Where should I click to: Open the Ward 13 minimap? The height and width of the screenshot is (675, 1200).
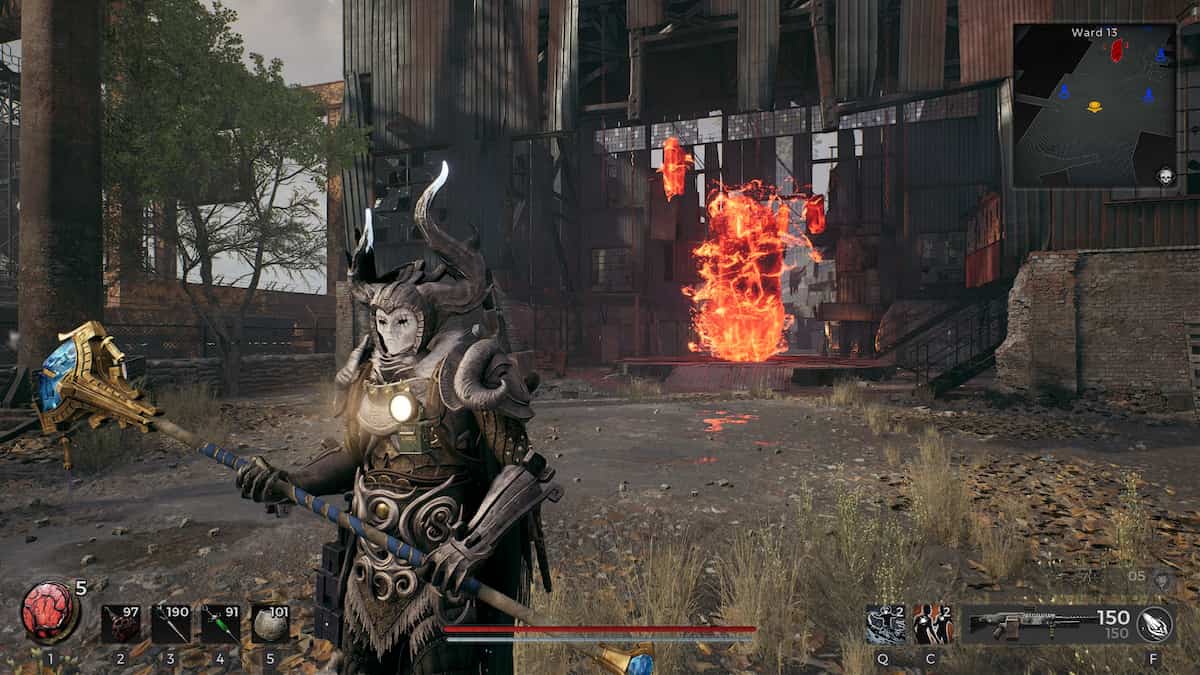1094,106
